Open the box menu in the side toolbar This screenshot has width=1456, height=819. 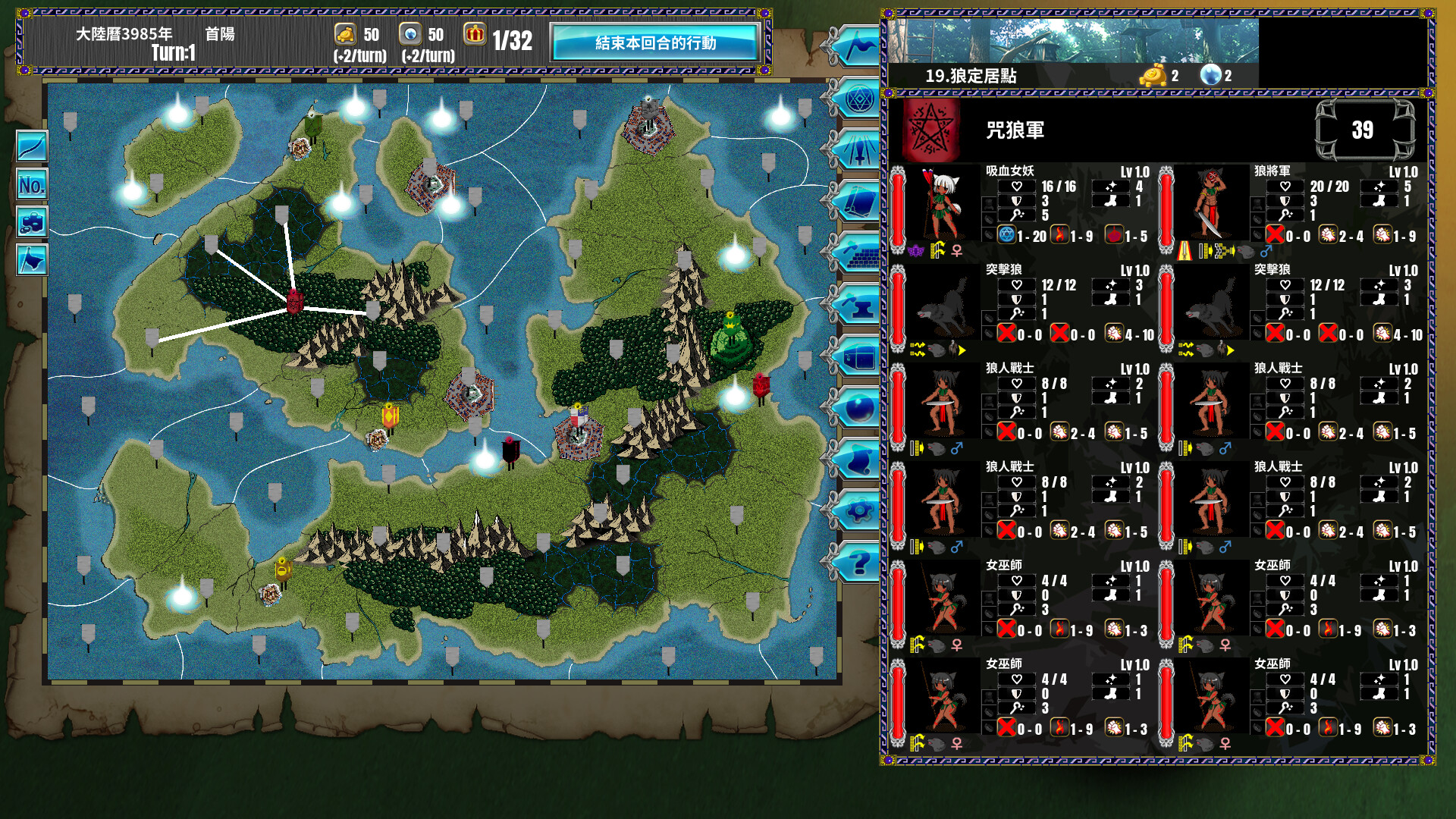tap(858, 356)
